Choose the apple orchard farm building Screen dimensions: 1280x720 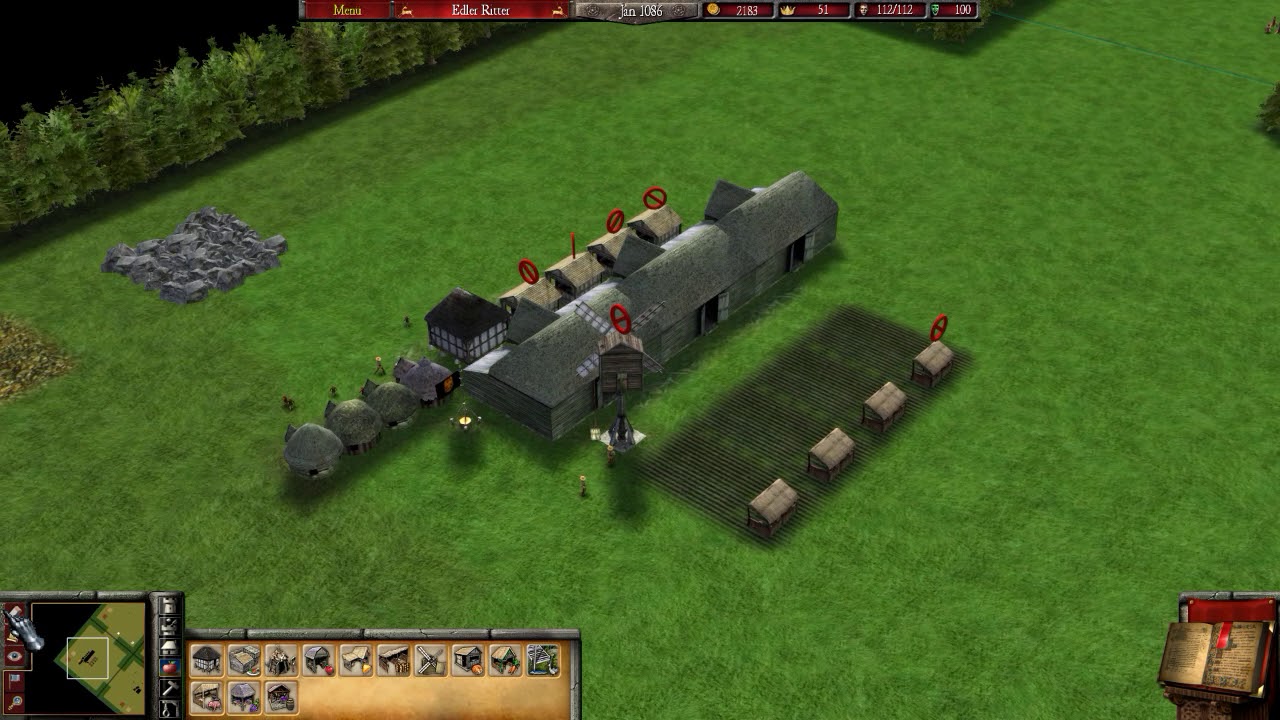coord(318,660)
